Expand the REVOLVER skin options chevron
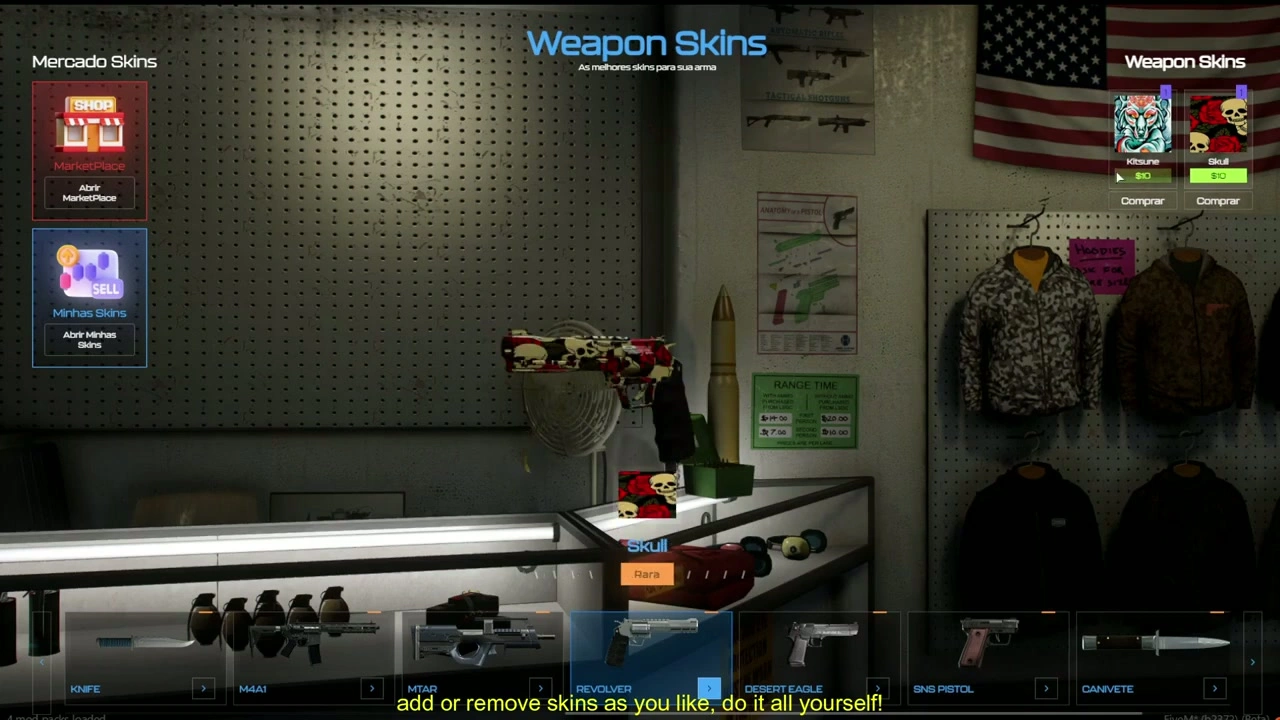 click(708, 688)
